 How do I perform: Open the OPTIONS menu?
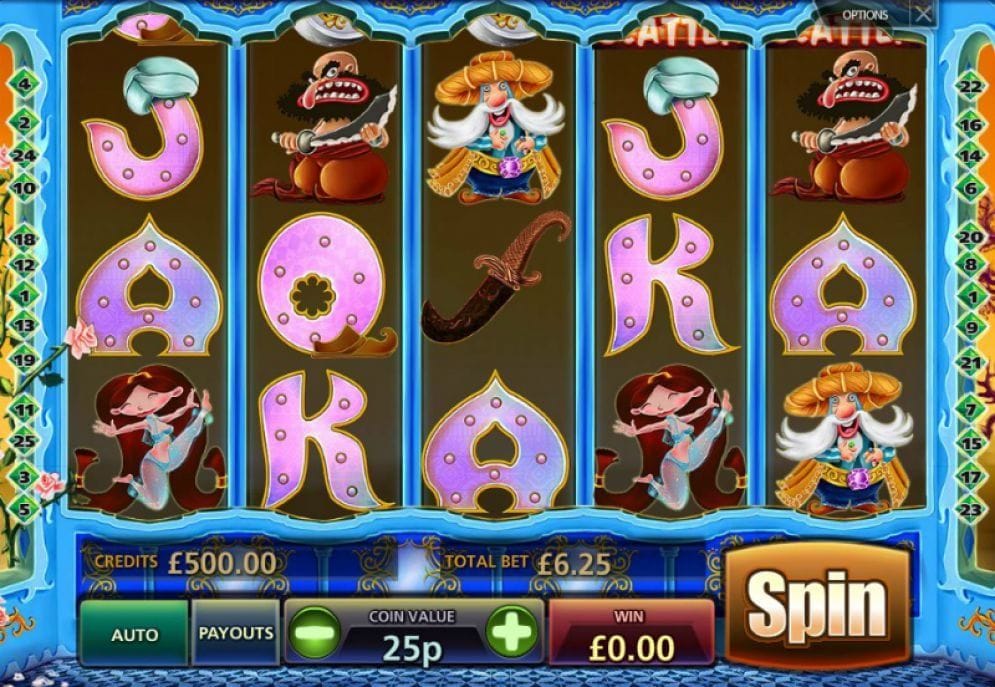coord(866,15)
